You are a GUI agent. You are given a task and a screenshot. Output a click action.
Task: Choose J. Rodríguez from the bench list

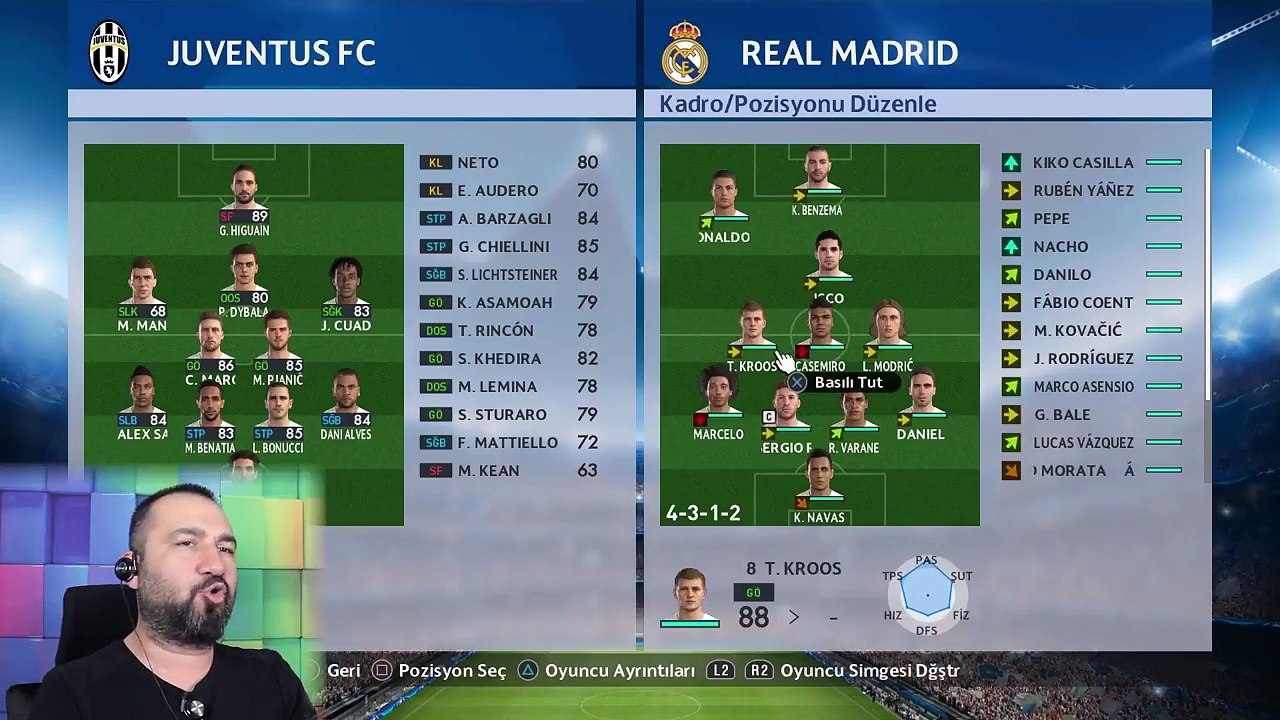1083,359
